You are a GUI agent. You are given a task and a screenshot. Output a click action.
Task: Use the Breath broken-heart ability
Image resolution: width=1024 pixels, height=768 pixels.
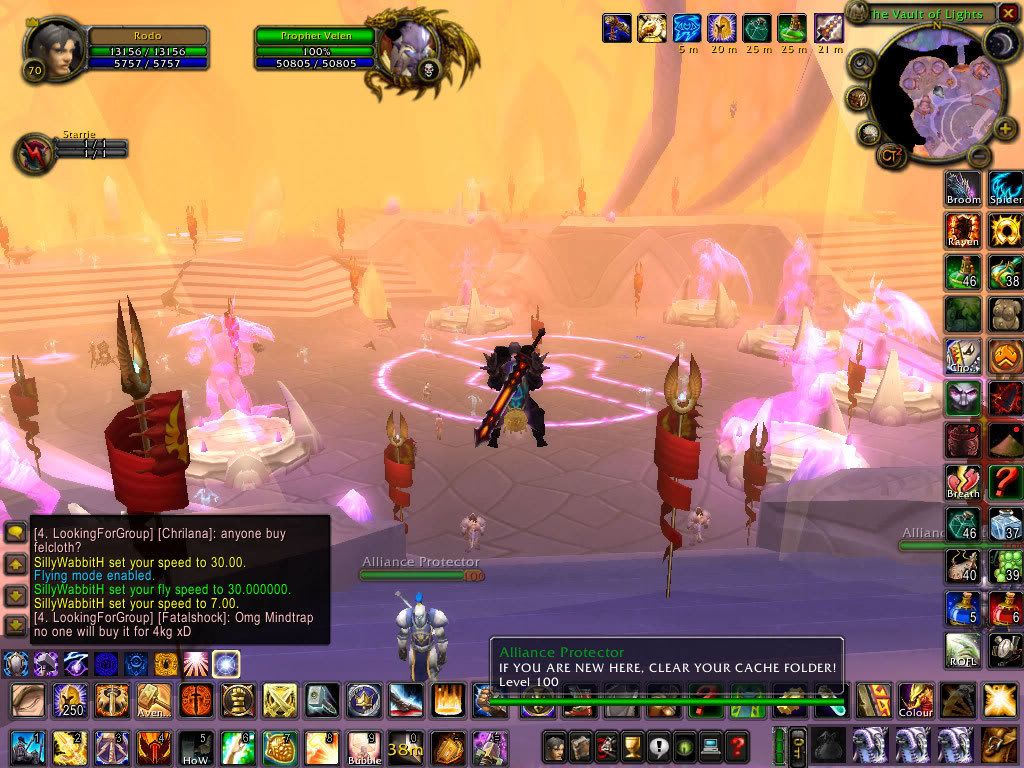click(x=964, y=482)
